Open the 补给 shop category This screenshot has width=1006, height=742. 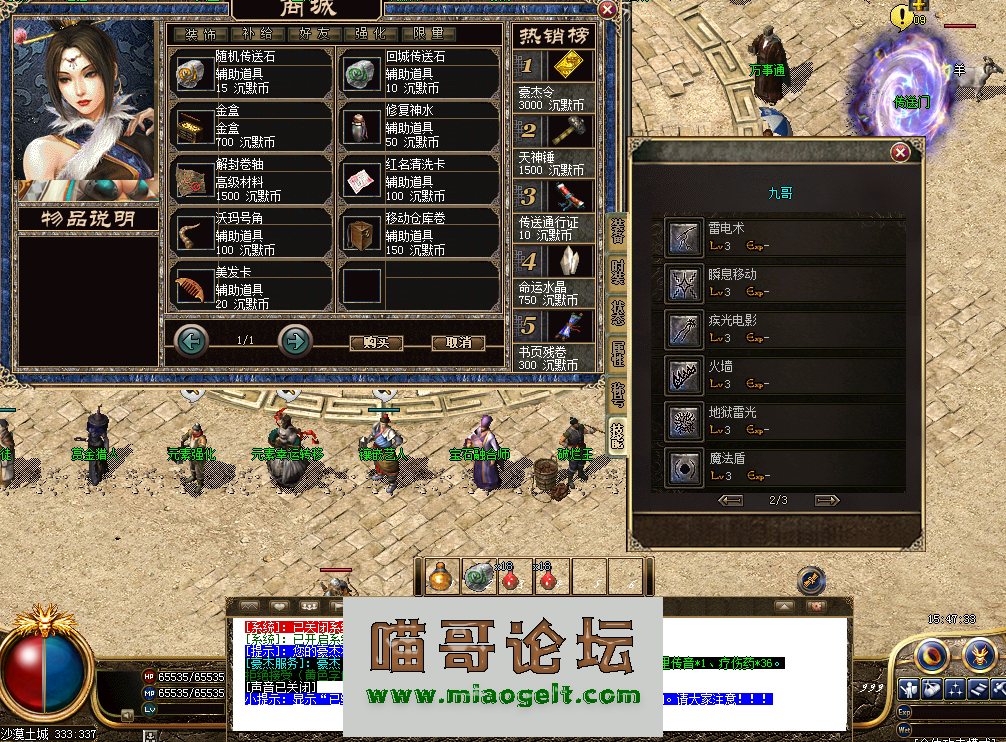pyautogui.click(x=259, y=34)
